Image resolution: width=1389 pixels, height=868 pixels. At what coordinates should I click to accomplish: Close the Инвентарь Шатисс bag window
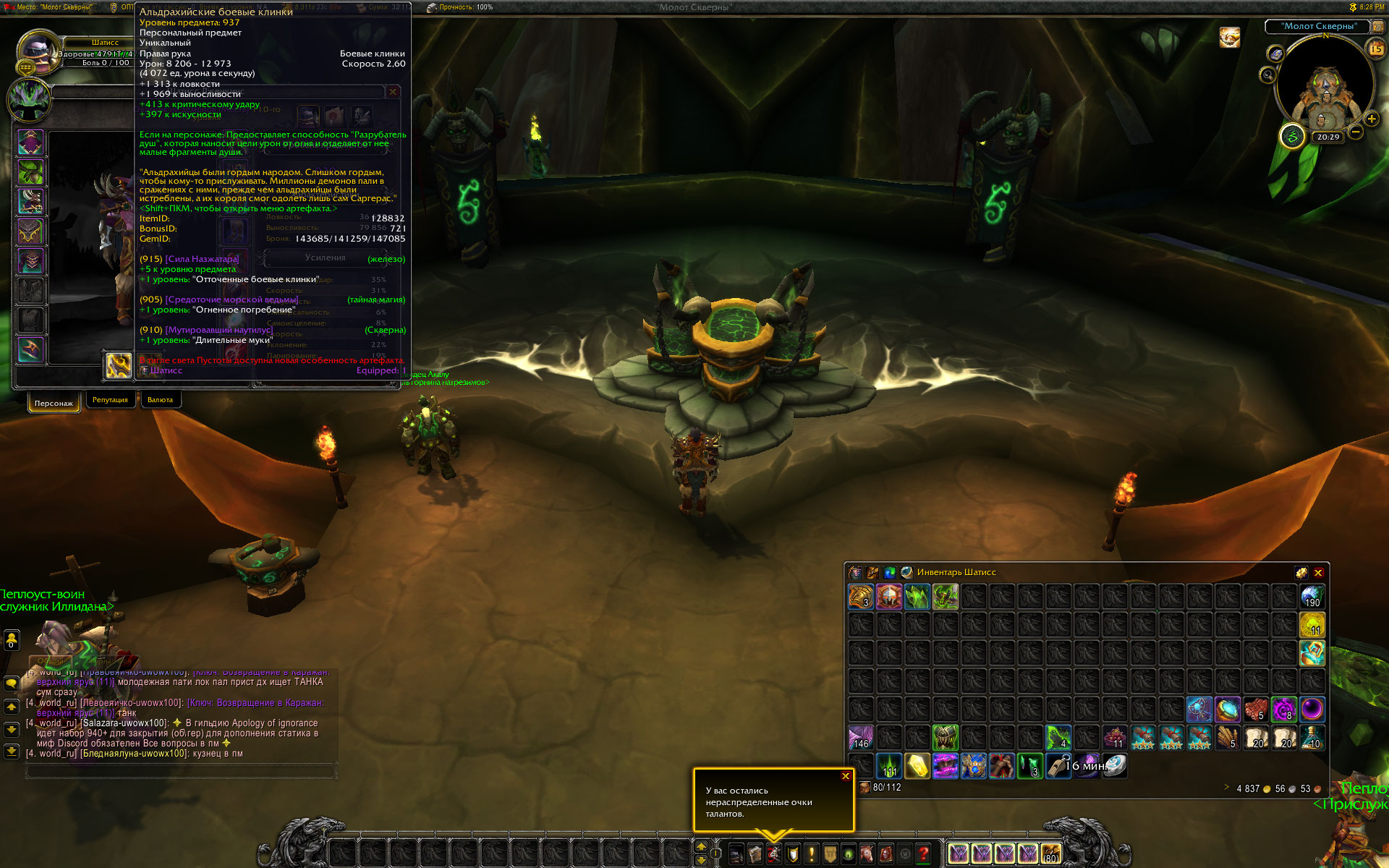(1318, 572)
